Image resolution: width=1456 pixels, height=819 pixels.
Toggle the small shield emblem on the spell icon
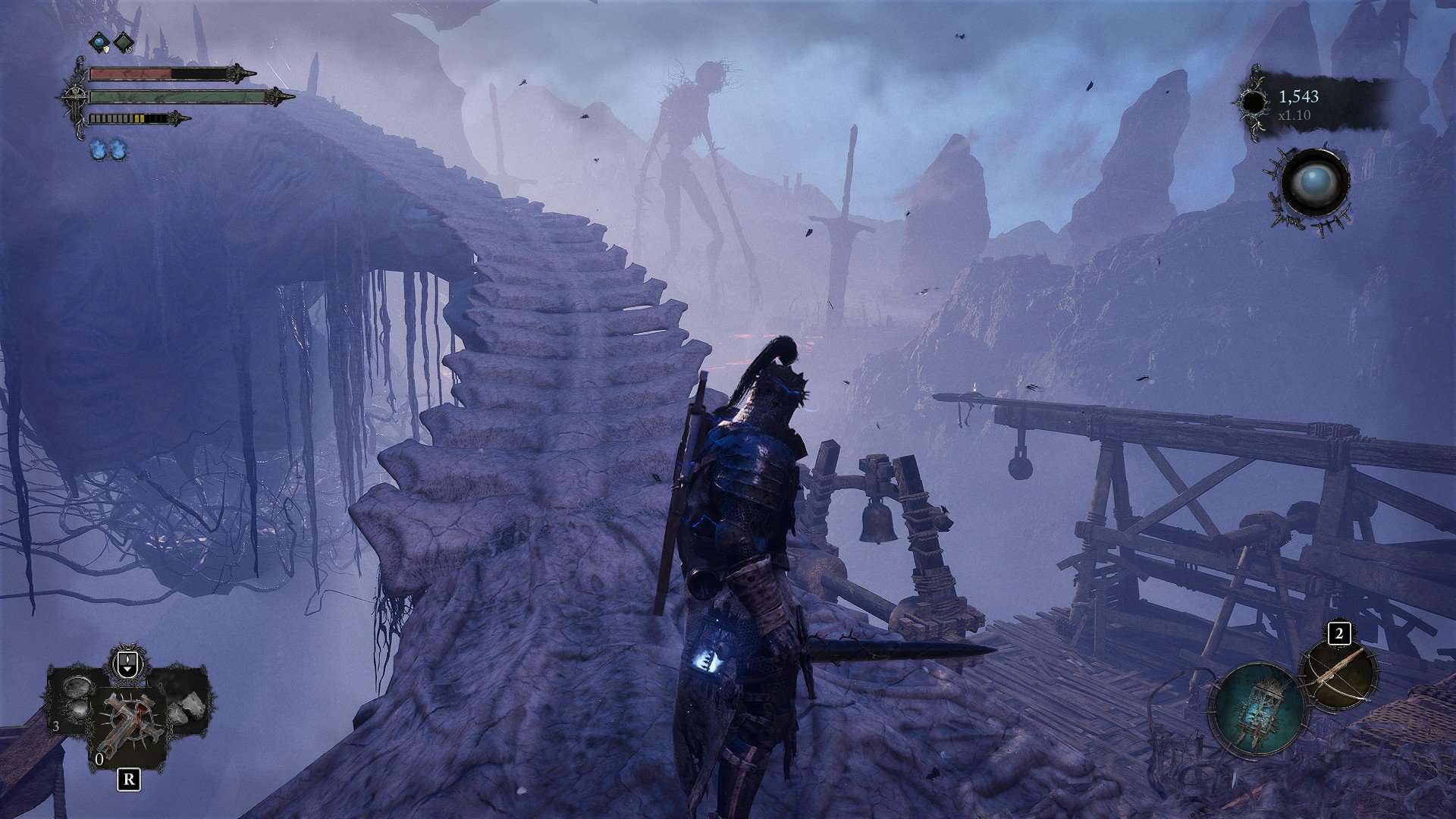click(x=105, y=49)
